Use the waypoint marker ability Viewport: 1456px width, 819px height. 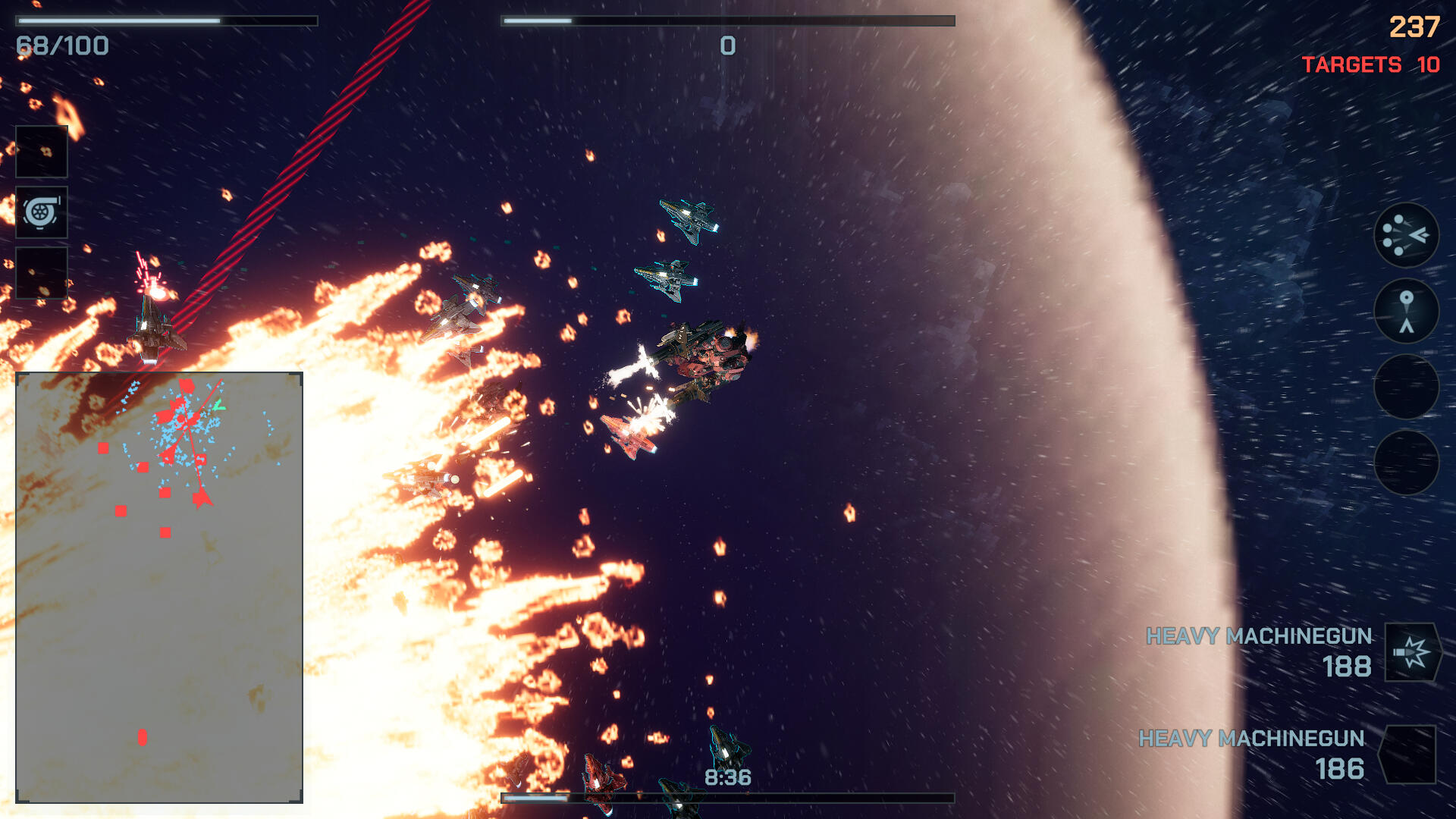click(1406, 311)
